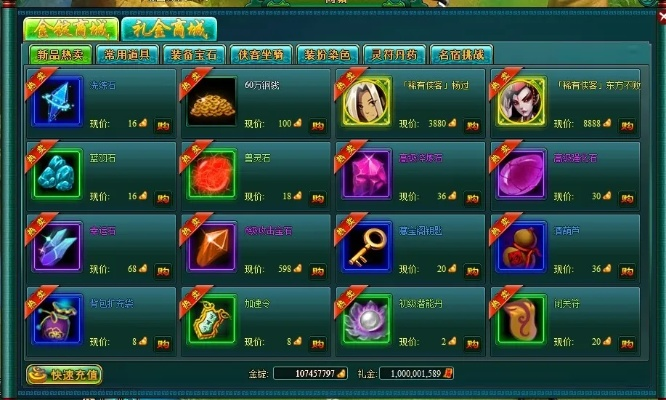Screen dimensions: 666x400
Task: Select the golden key item icon
Action: [x=366, y=246]
